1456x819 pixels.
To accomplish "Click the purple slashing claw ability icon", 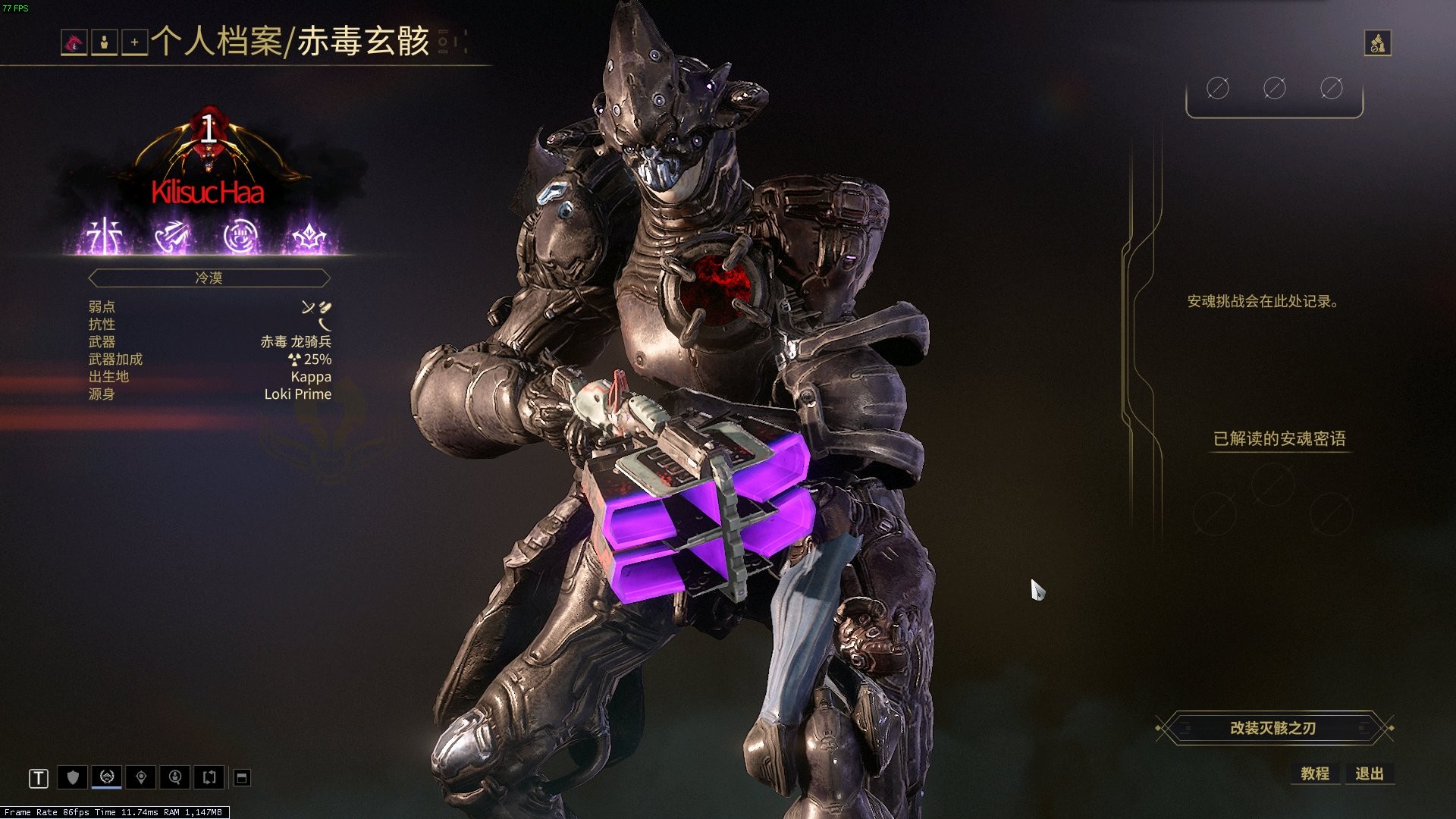I will (x=173, y=237).
